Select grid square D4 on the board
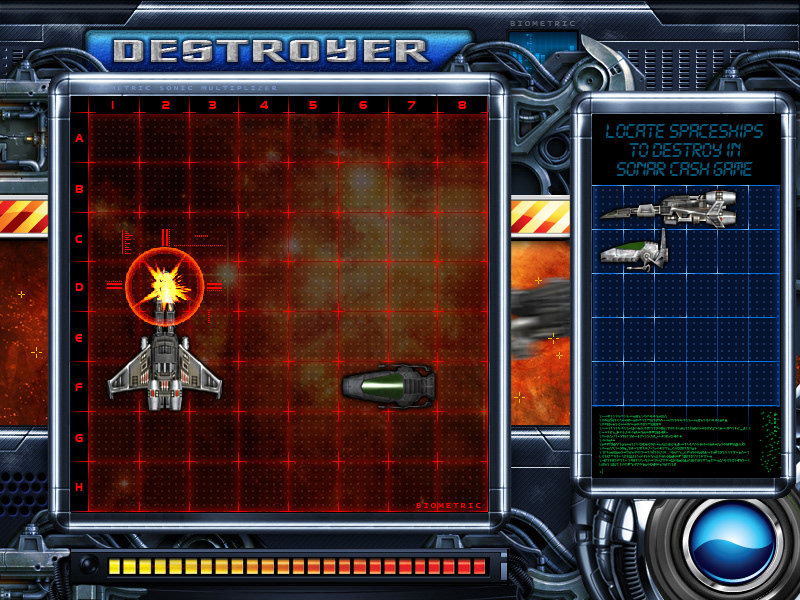The image size is (800, 600). [263, 287]
